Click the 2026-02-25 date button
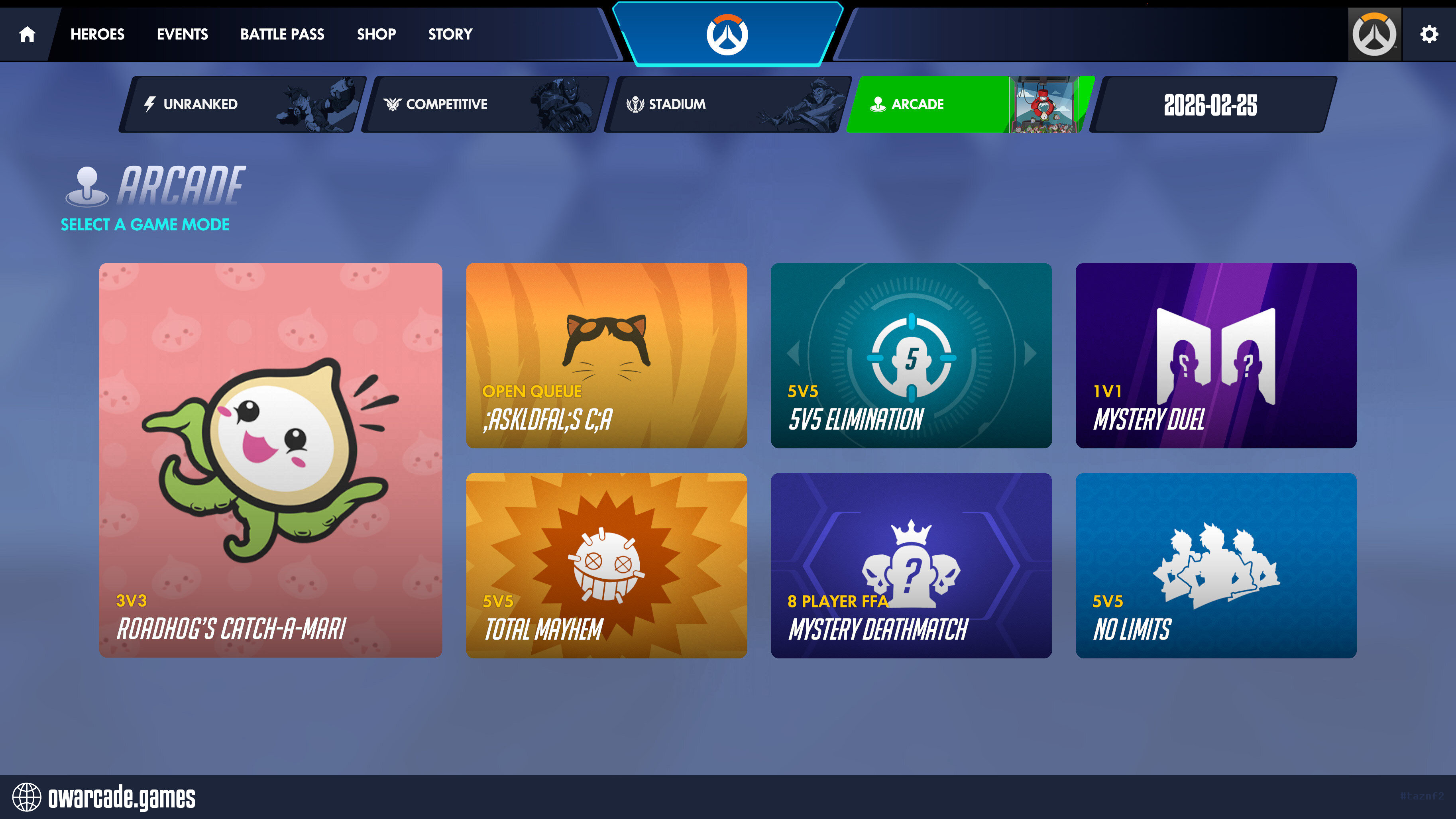 [x=1211, y=104]
